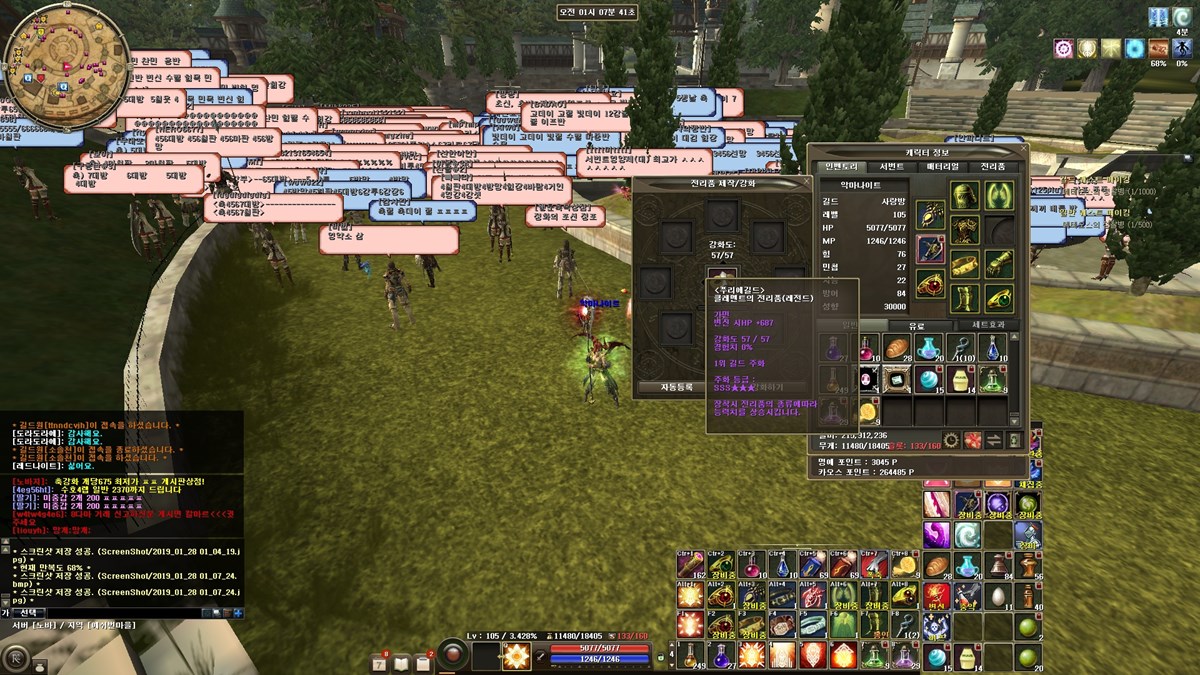Select the 전리품 tab in character info
The image size is (1200, 675).
point(993,167)
